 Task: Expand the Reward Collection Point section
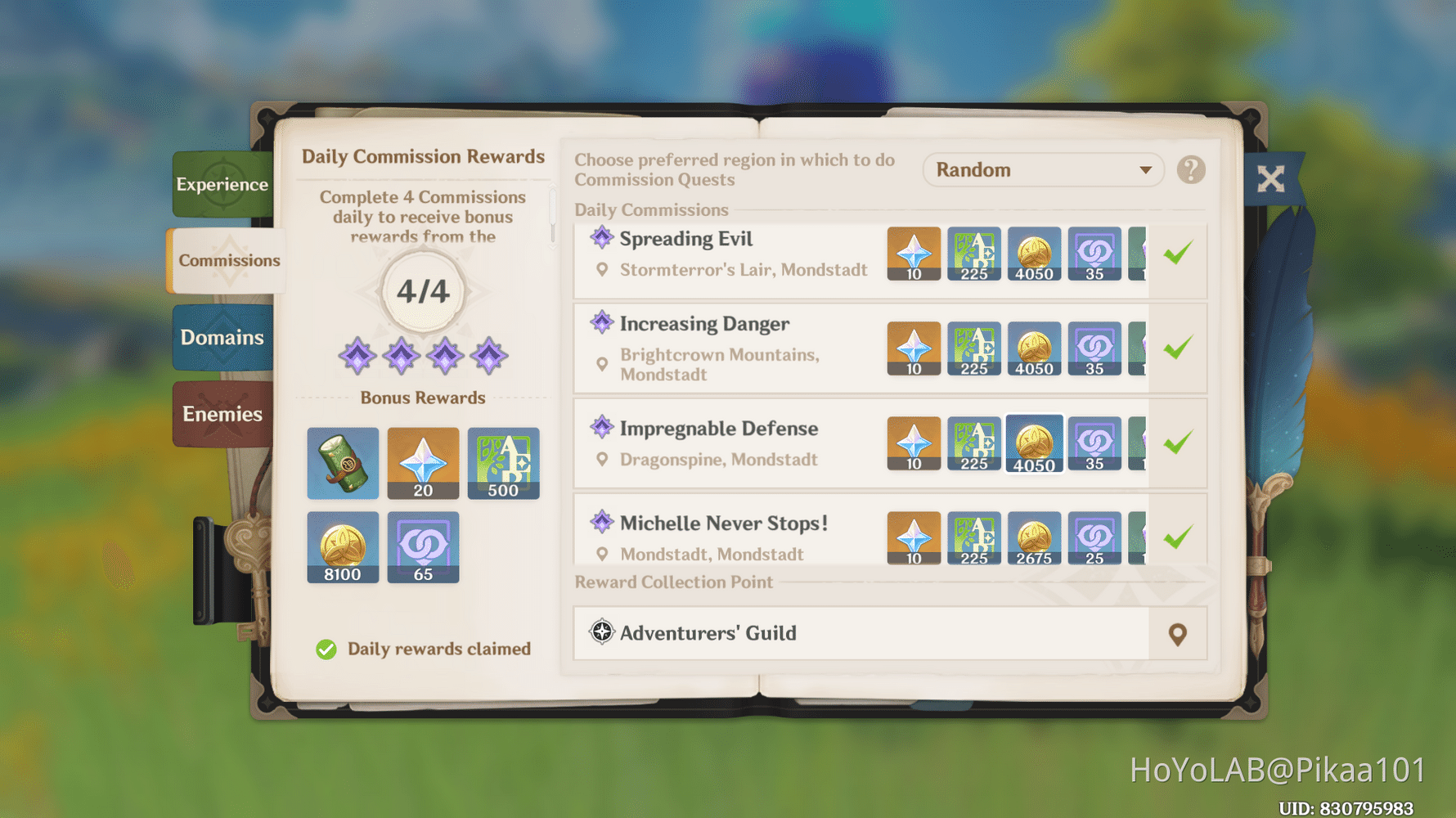pyautogui.click(x=672, y=582)
